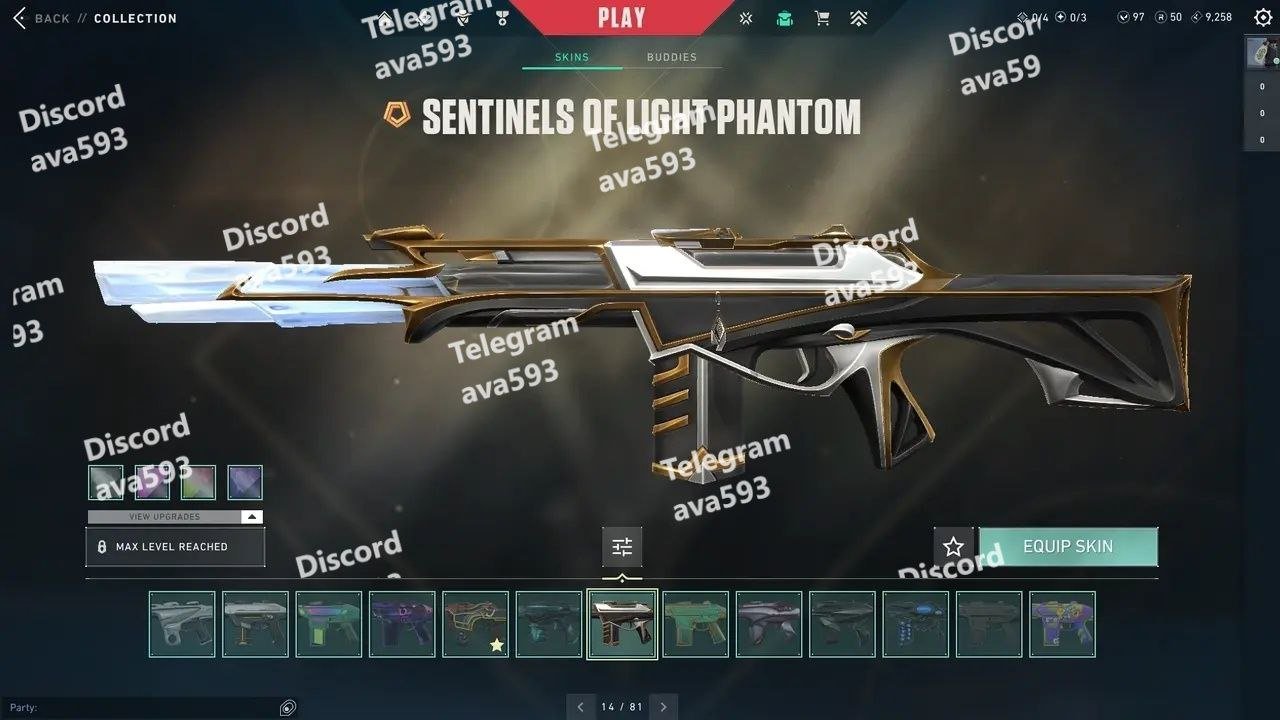Select the Skins tab

pyautogui.click(x=571, y=57)
